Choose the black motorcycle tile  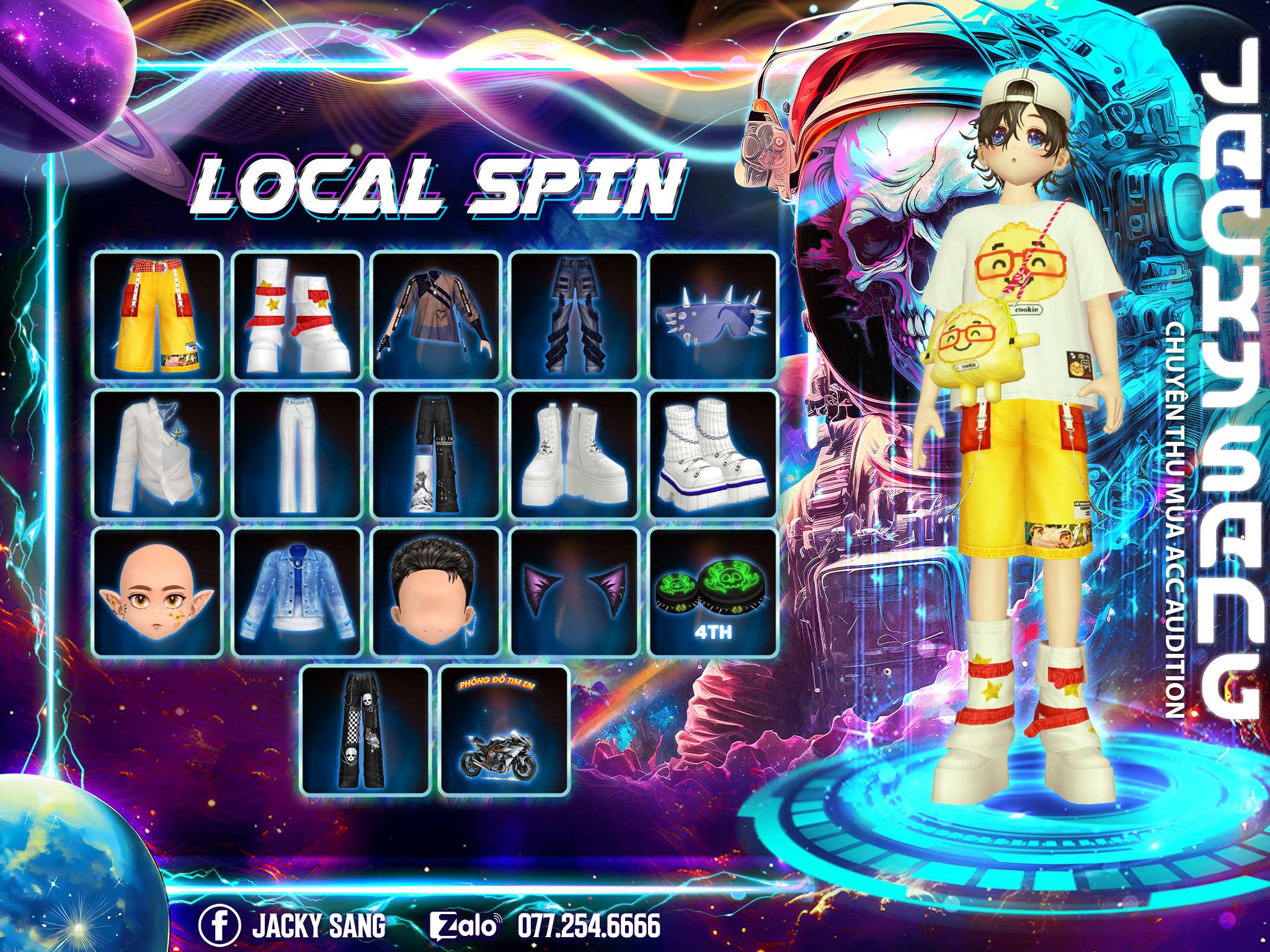pyautogui.click(x=504, y=730)
